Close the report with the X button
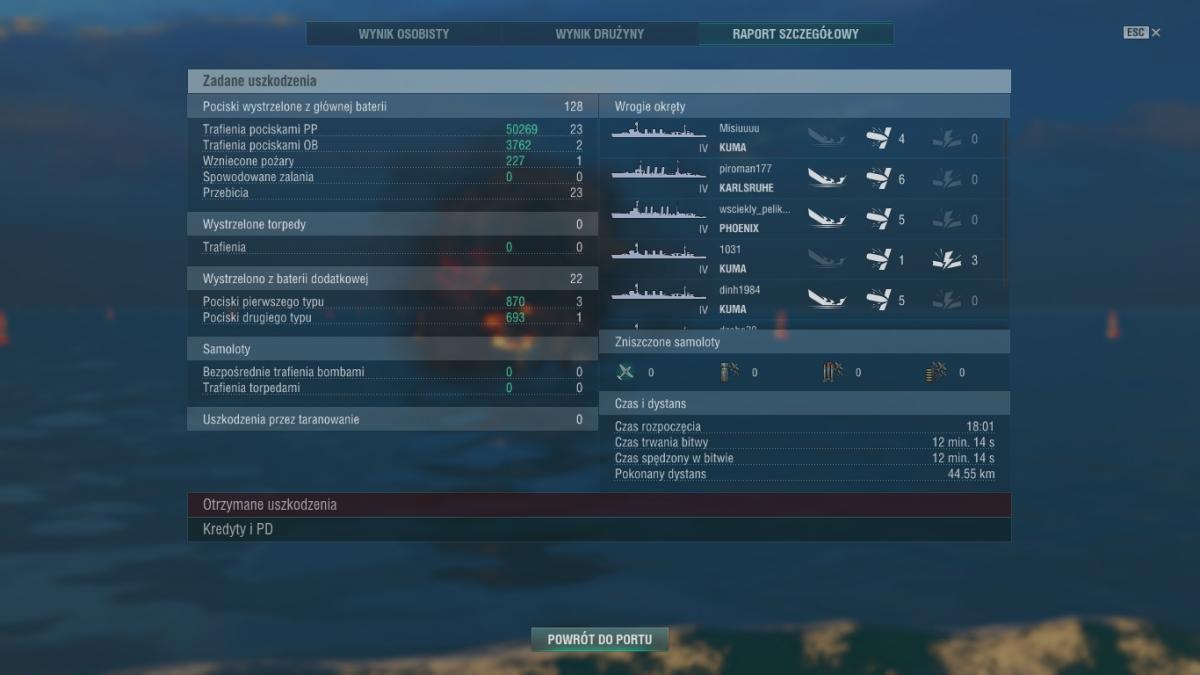Screen dimensions: 1200x675 (x=1156, y=33)
